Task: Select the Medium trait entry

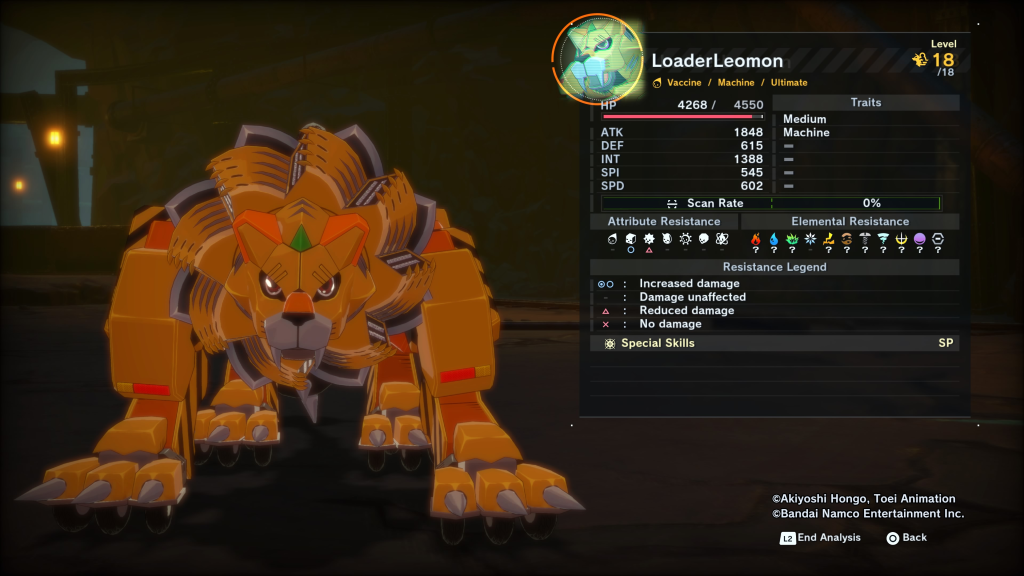Action: coord(805,119)
